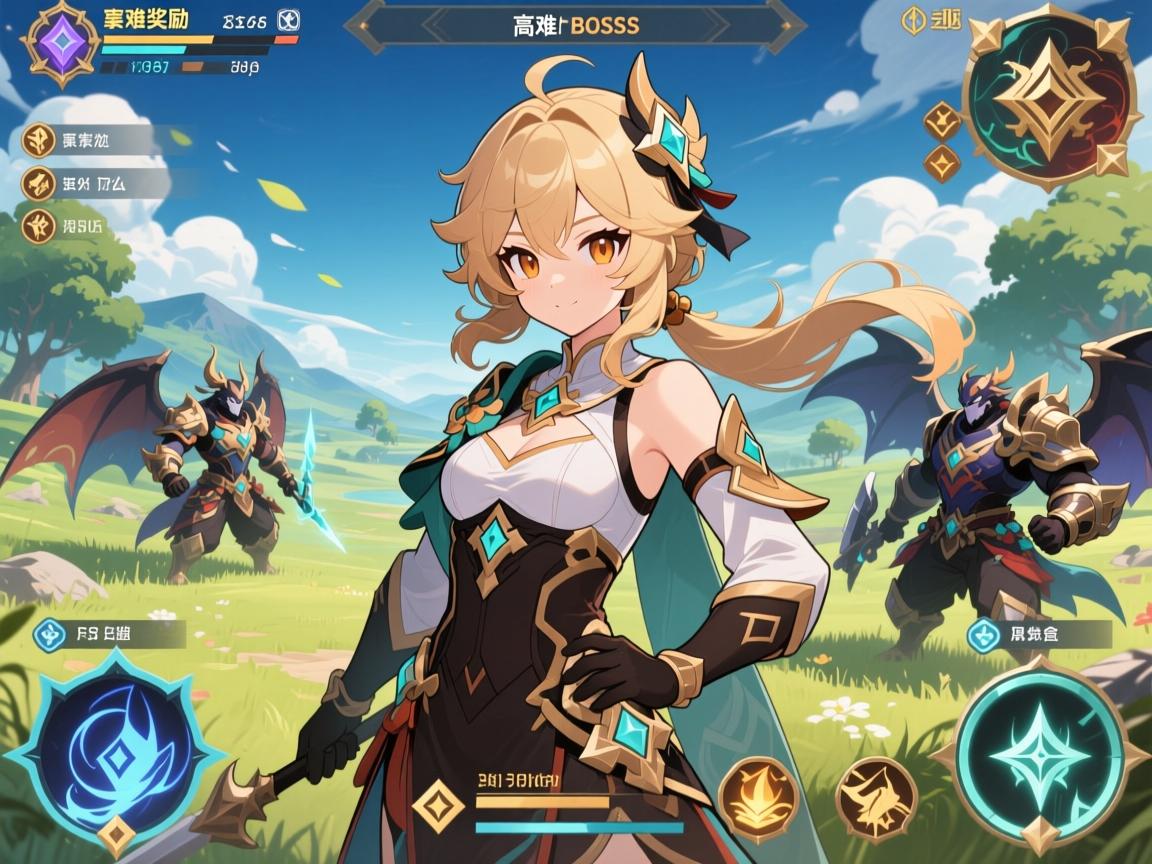The width and height of the screenshot is (1152, 864).
Task: Select the blue diamond tag above the teal skill
Action: (x=984, y=633)
